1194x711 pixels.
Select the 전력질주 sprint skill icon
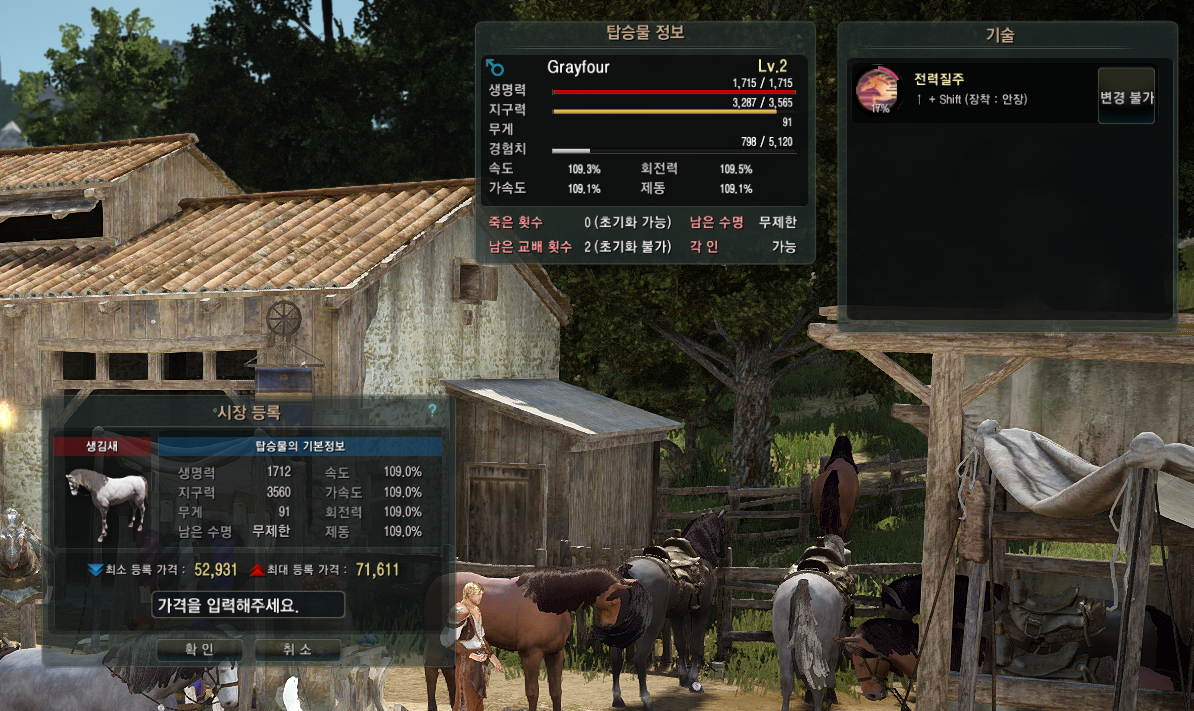coord(877,91)
